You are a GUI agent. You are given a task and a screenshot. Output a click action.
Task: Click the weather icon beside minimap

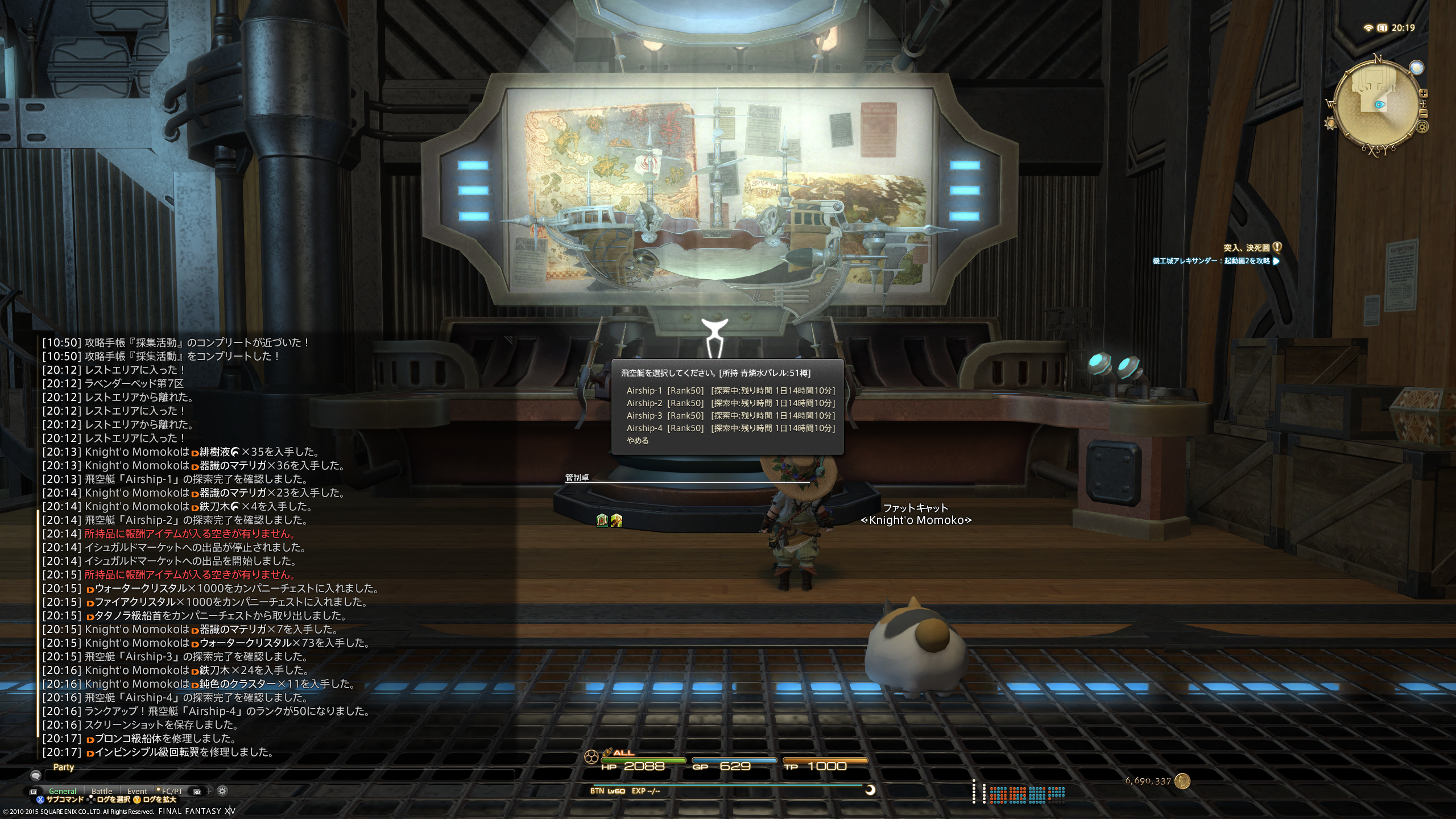click(x=1417, y=68)
